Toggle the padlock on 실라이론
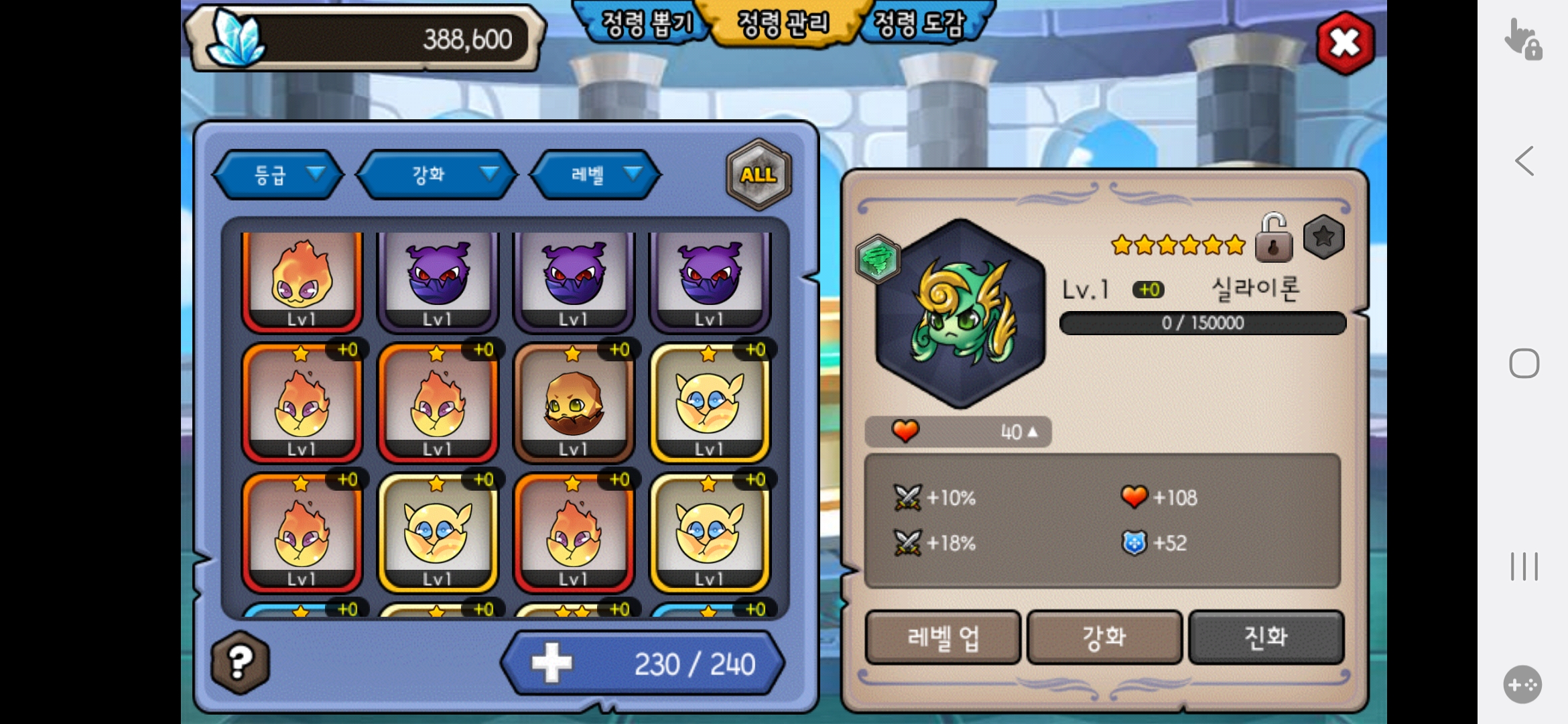 click(1273, 239)
